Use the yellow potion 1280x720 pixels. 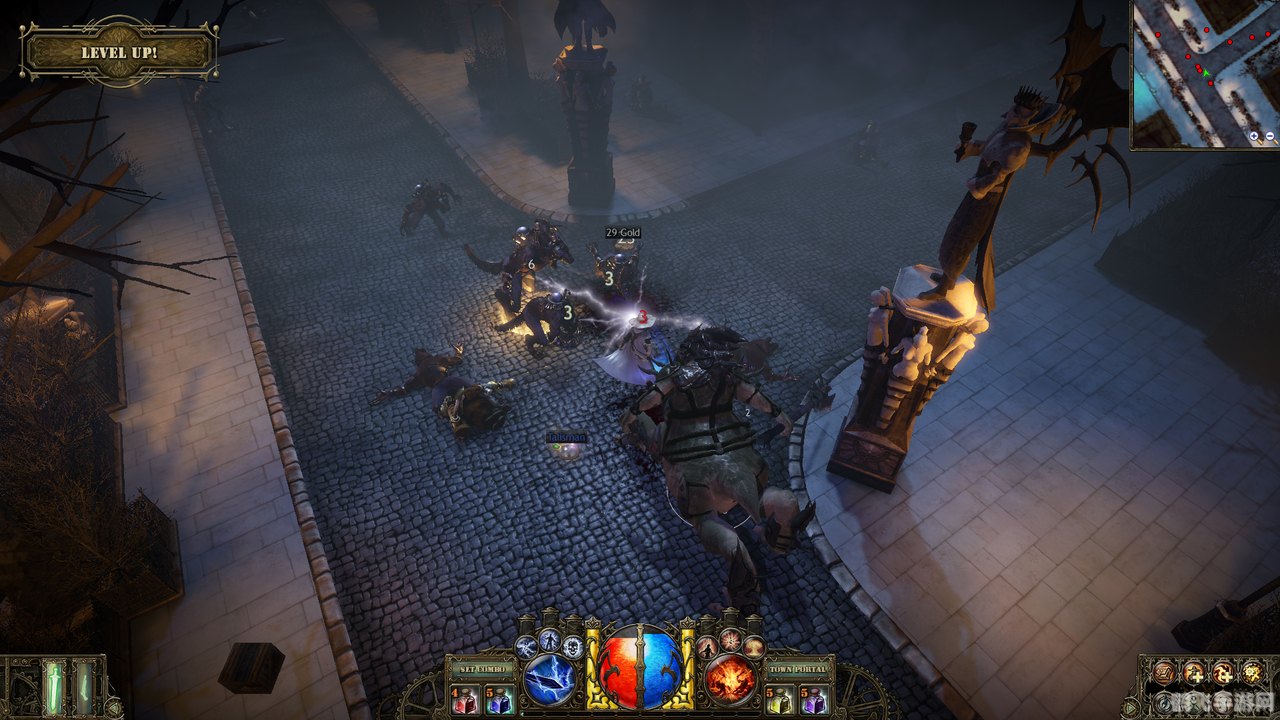779,699
